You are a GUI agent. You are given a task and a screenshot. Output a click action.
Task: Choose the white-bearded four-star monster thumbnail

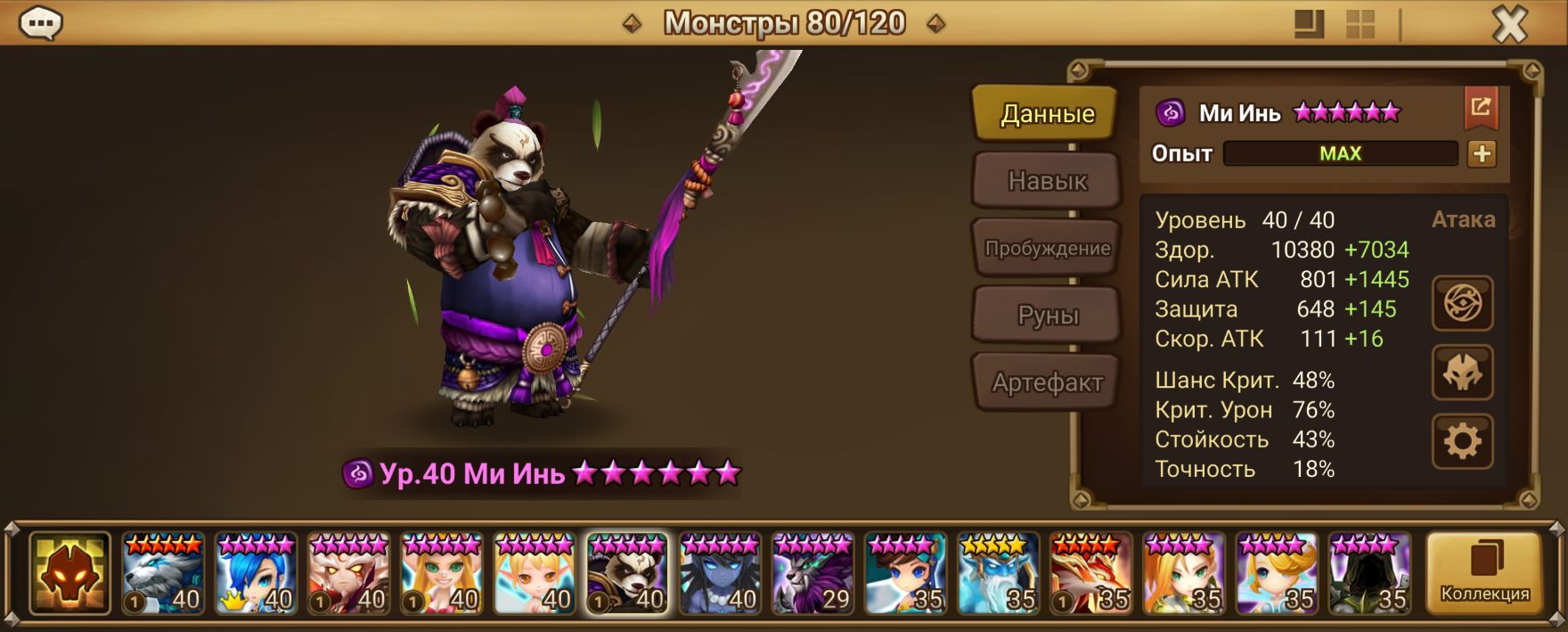pos(998,574)
